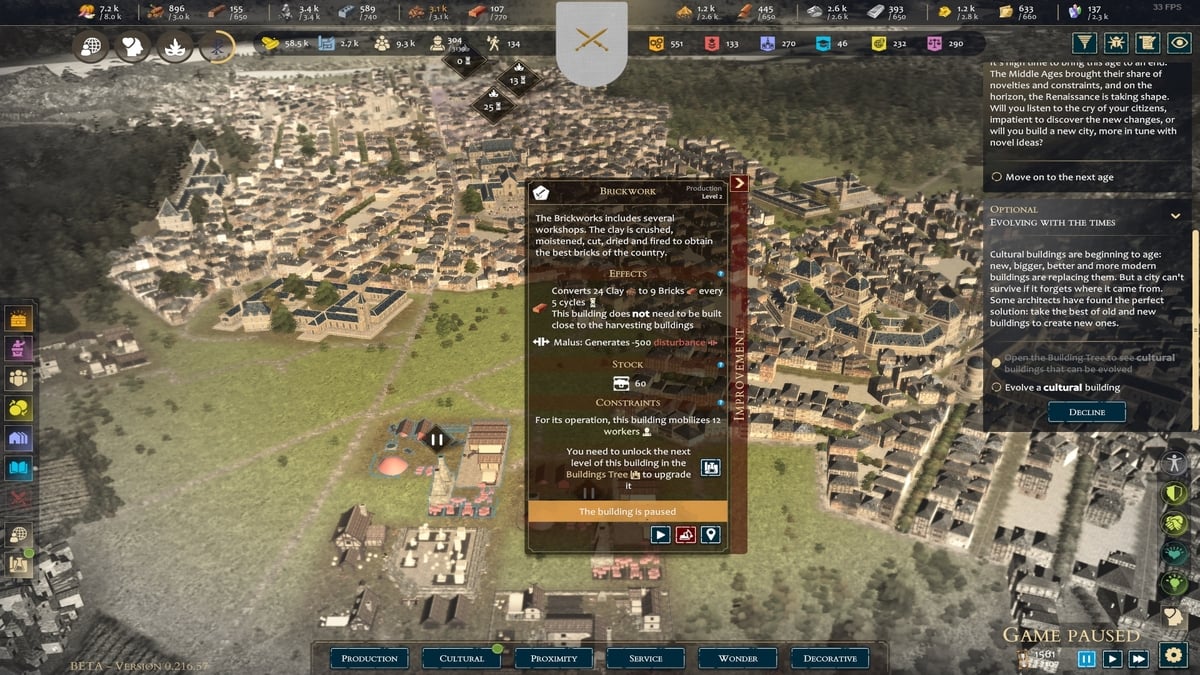The height and width of the screenshot is (675, 1200).
Task: Open the Buildings Tree from the Brickwork panel
Action: (x=710, y=467)
